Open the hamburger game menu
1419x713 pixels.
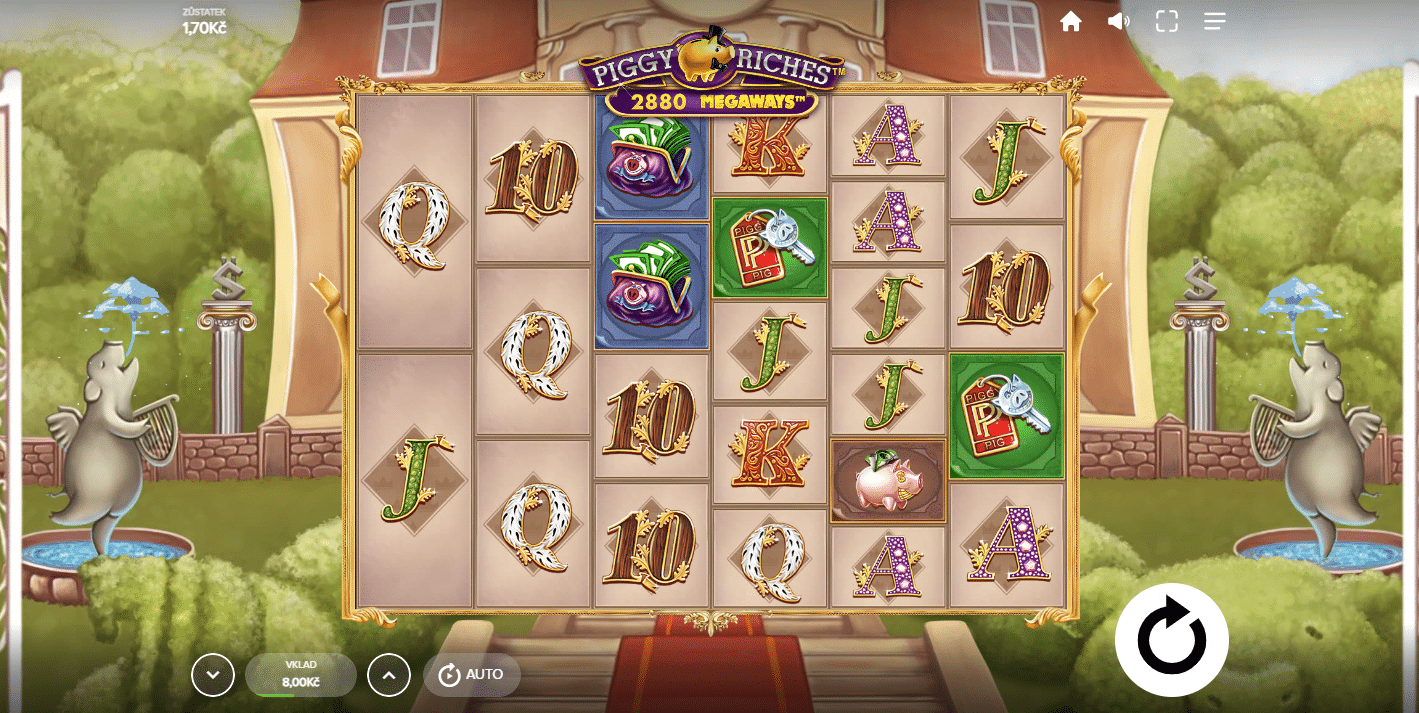(1214, 21)
